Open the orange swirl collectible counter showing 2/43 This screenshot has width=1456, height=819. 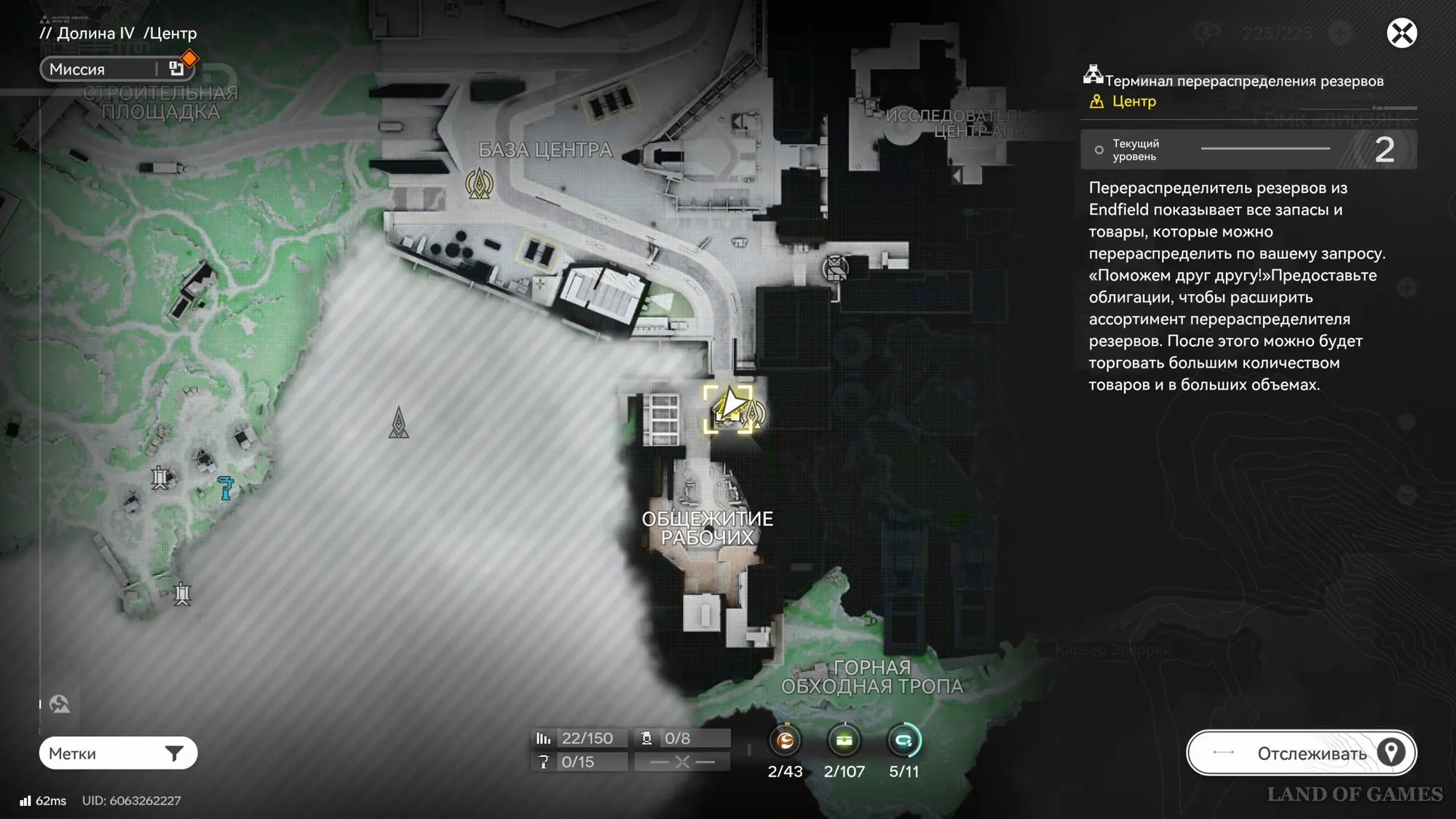pyautogui.click(x=785, y=741)
